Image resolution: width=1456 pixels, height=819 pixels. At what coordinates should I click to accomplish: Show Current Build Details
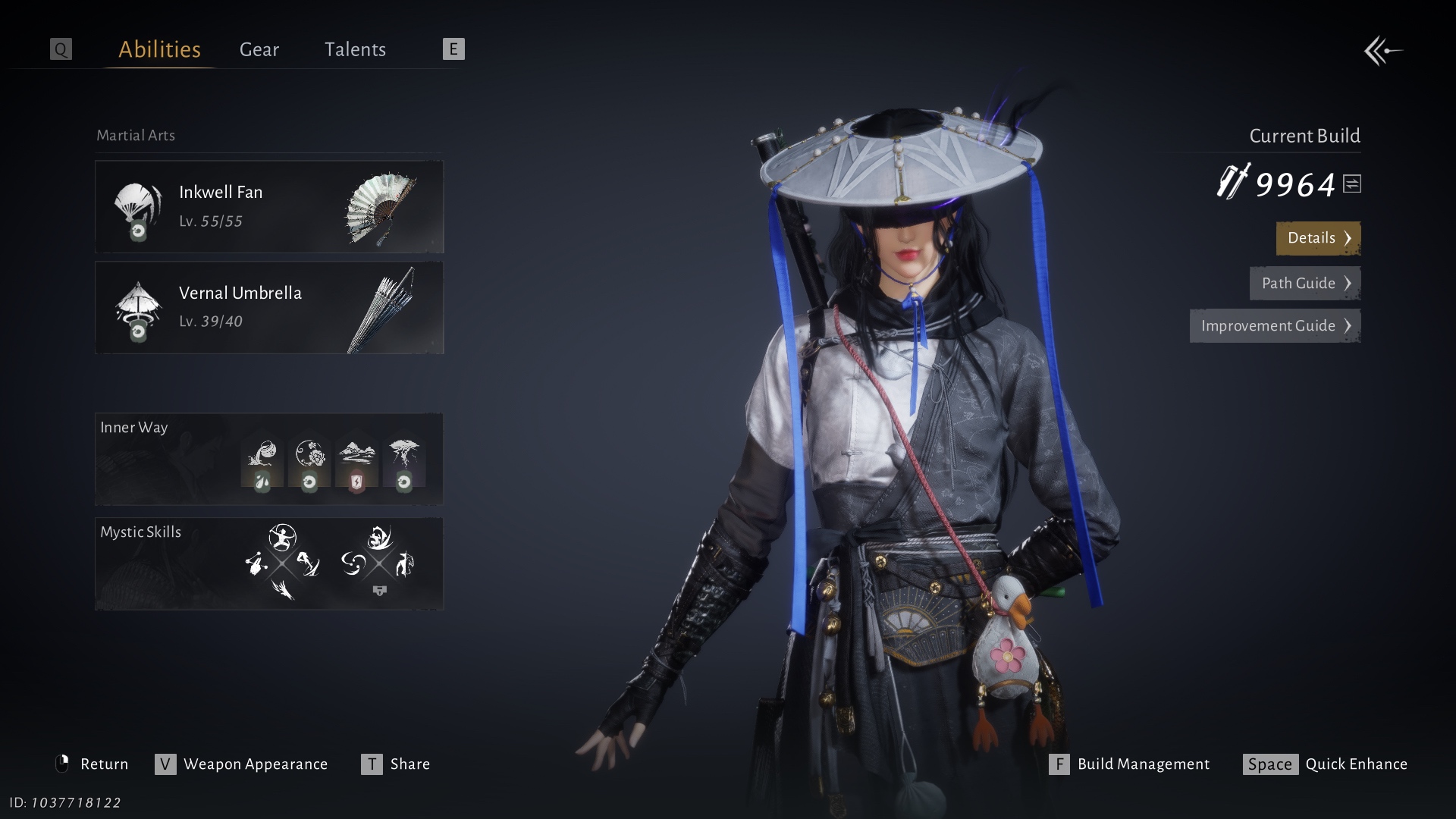point(1318,238)
